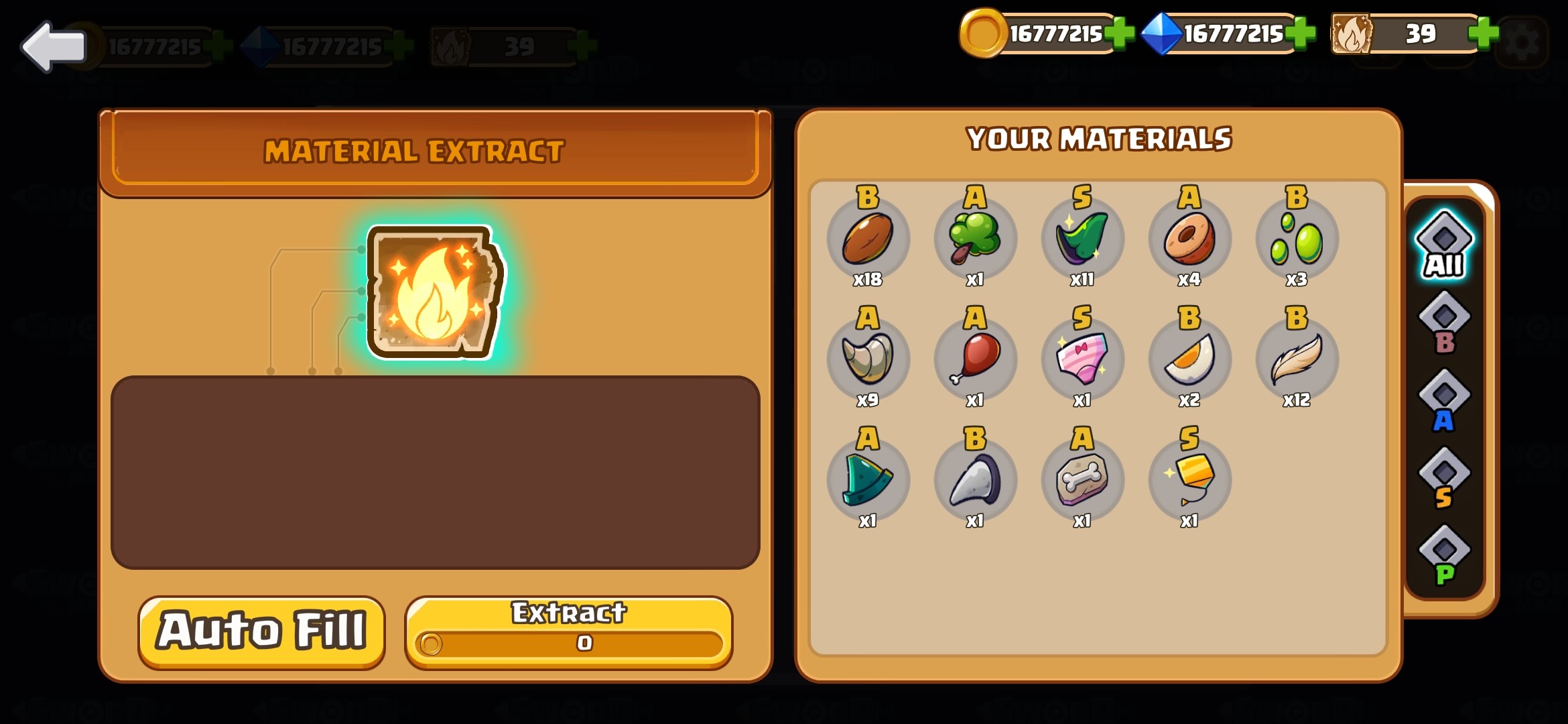
Task: Select the pink striped underwear material
Action: tap(1082, 360)
